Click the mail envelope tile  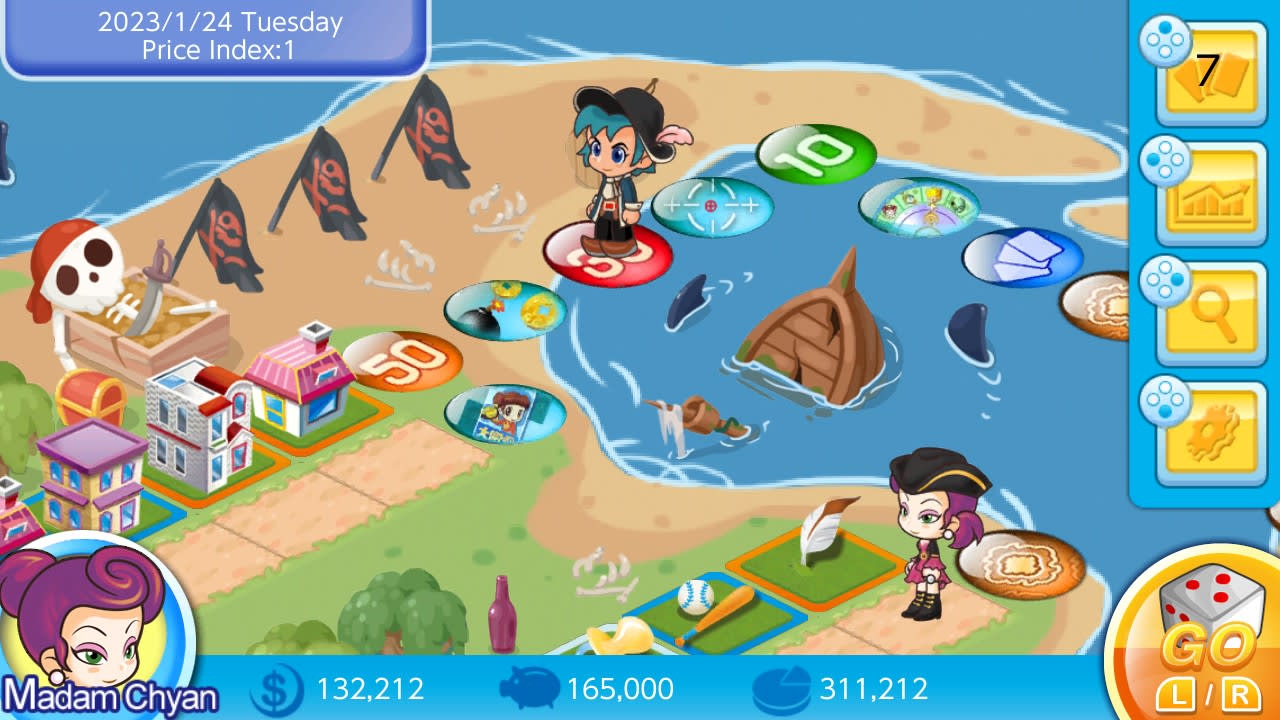point(1022,256)
